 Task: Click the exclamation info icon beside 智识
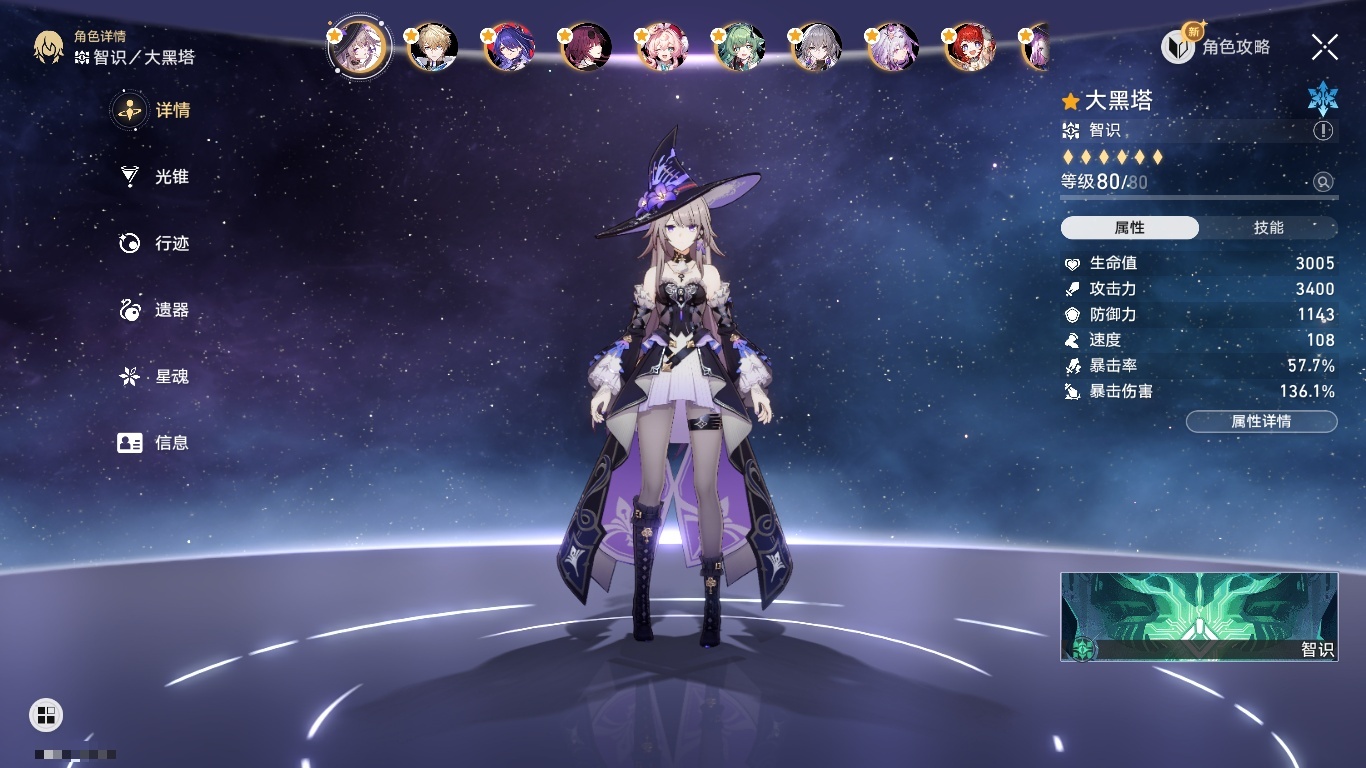tap(1323, 131)
